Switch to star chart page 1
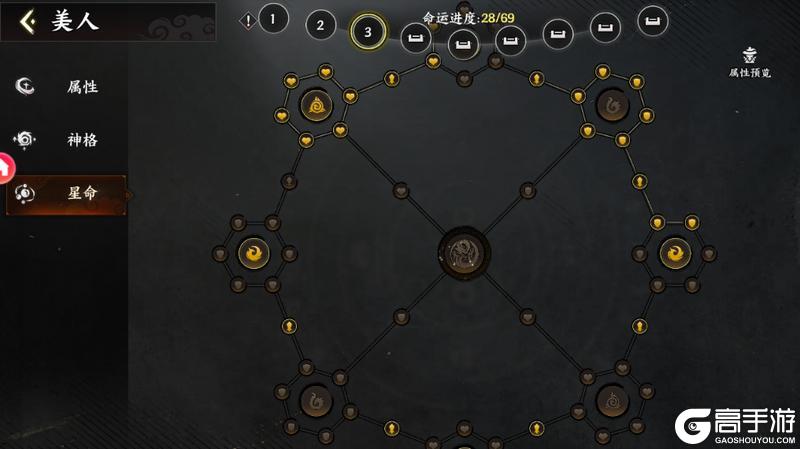800x449 pixels. [273, 18]
